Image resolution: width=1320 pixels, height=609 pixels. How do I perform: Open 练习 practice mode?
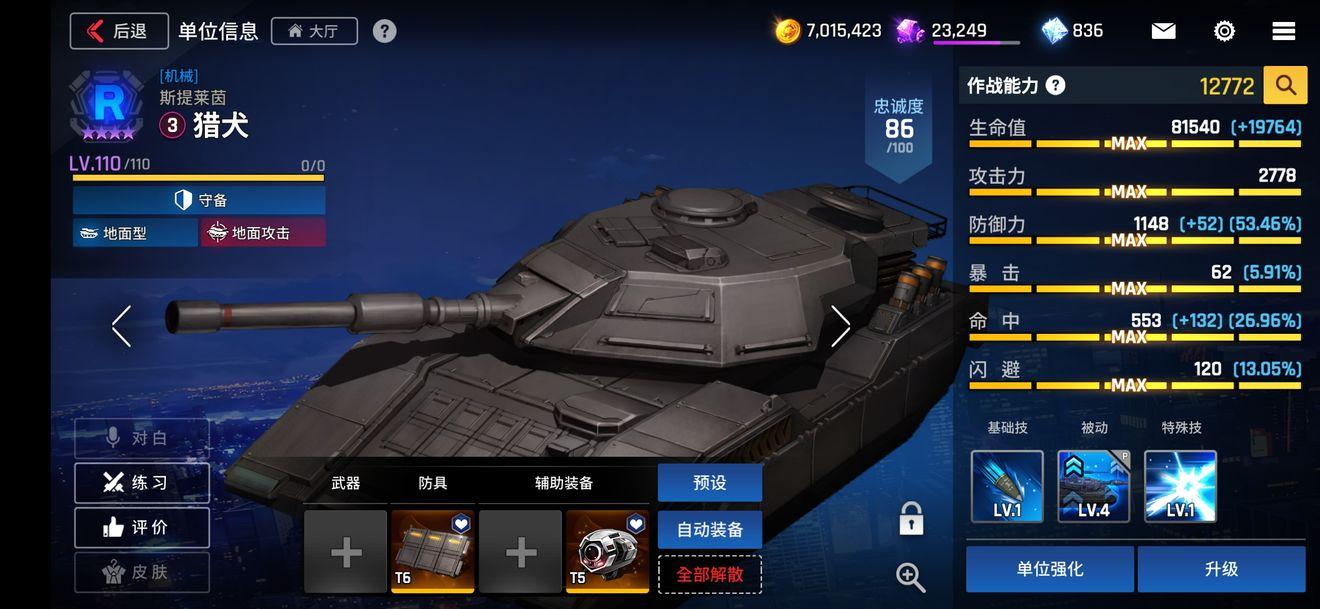click(141, 483)
